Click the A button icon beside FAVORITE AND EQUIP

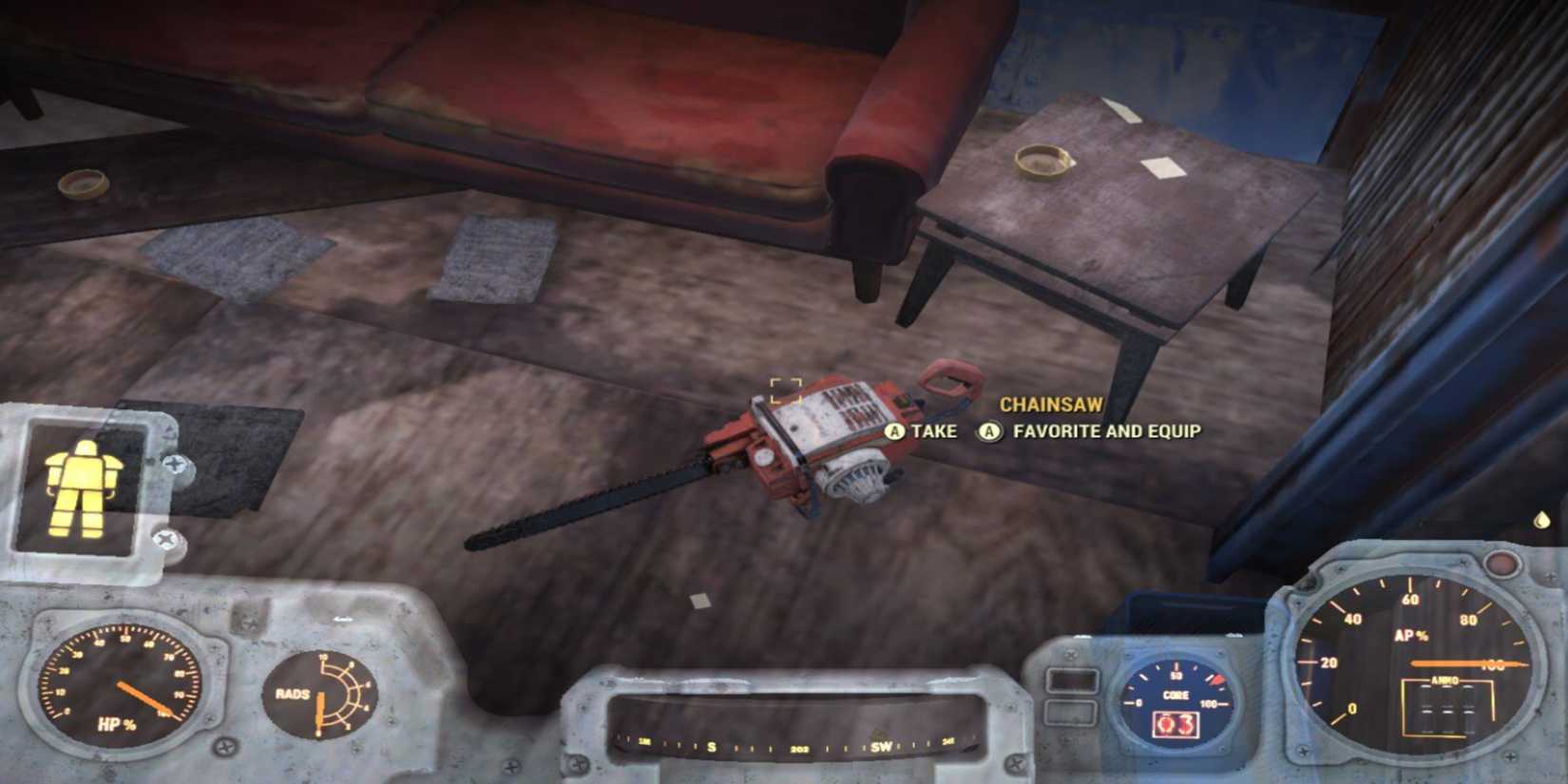tap(989, 431)
